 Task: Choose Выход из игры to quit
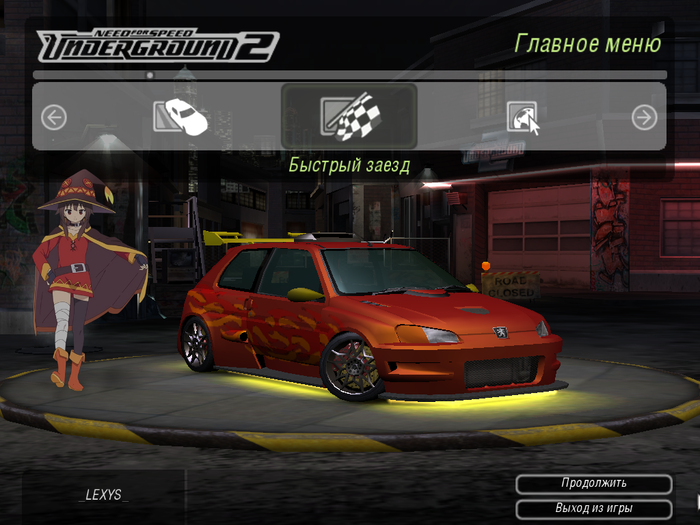tap(593, 508)
